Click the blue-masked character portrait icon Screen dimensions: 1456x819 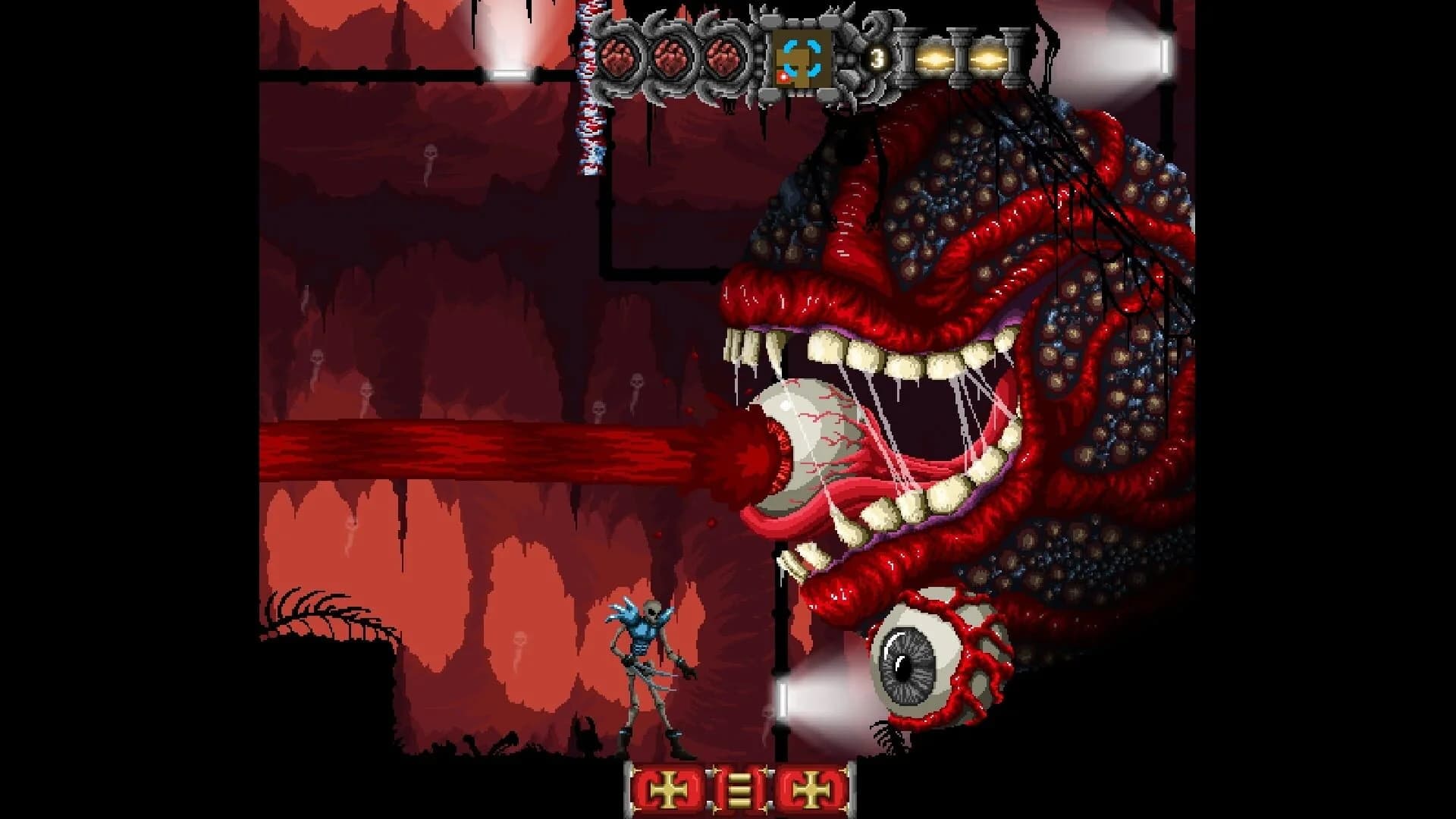(x=802, y=58)
